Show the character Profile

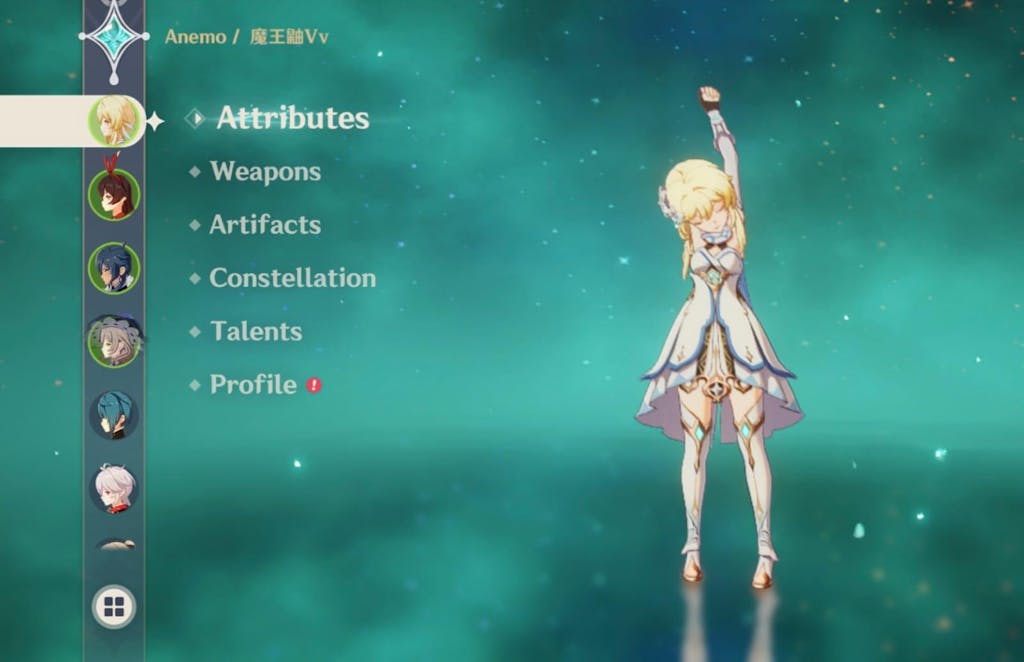[x=253, y=385]
